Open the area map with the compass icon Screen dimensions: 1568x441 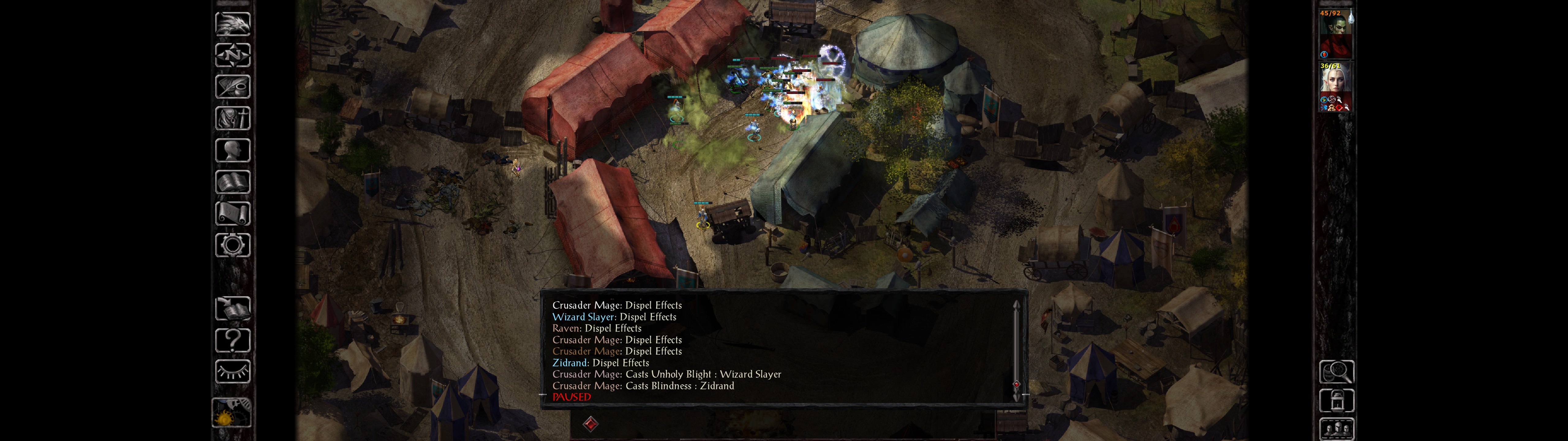232,55
